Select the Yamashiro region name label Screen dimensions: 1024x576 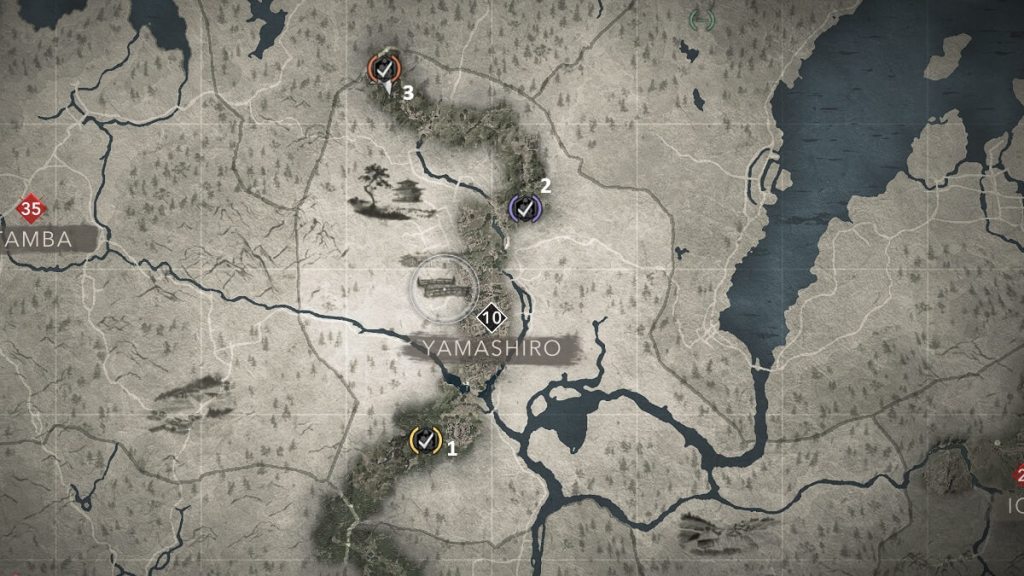click(x=493, y=348)
